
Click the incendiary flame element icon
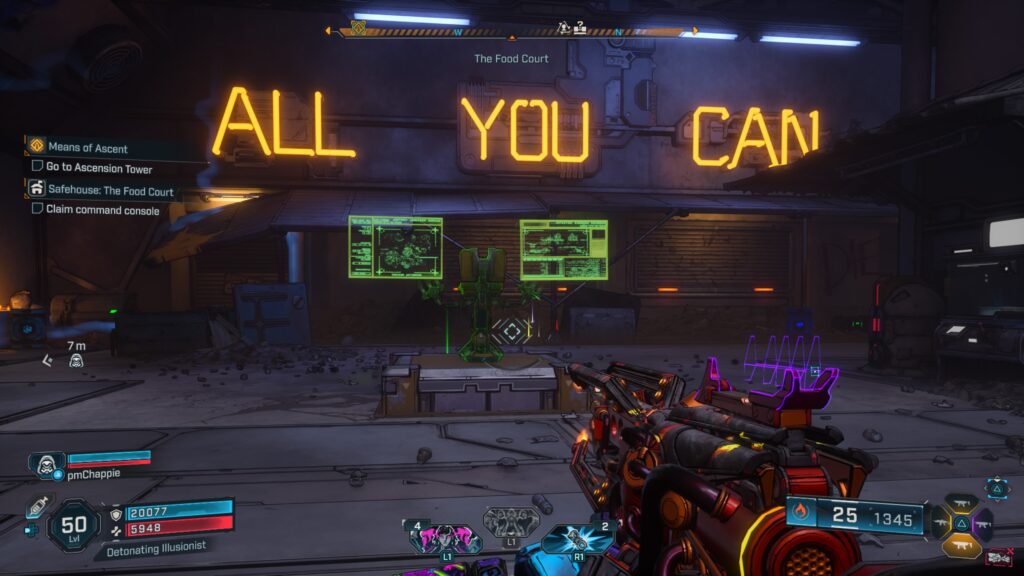[x=799, y=516]
